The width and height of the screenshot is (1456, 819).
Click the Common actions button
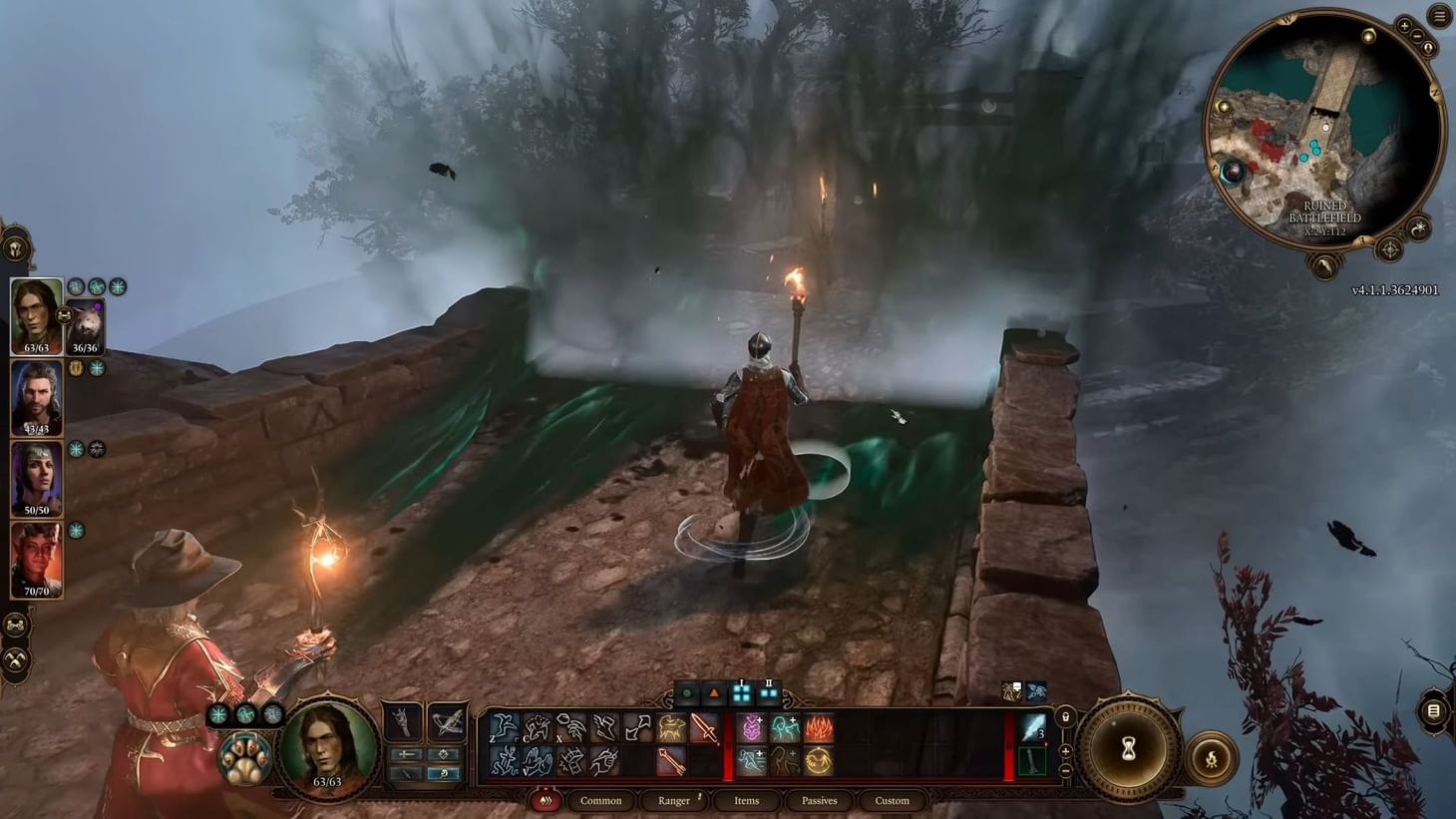(x=601, y=800)
